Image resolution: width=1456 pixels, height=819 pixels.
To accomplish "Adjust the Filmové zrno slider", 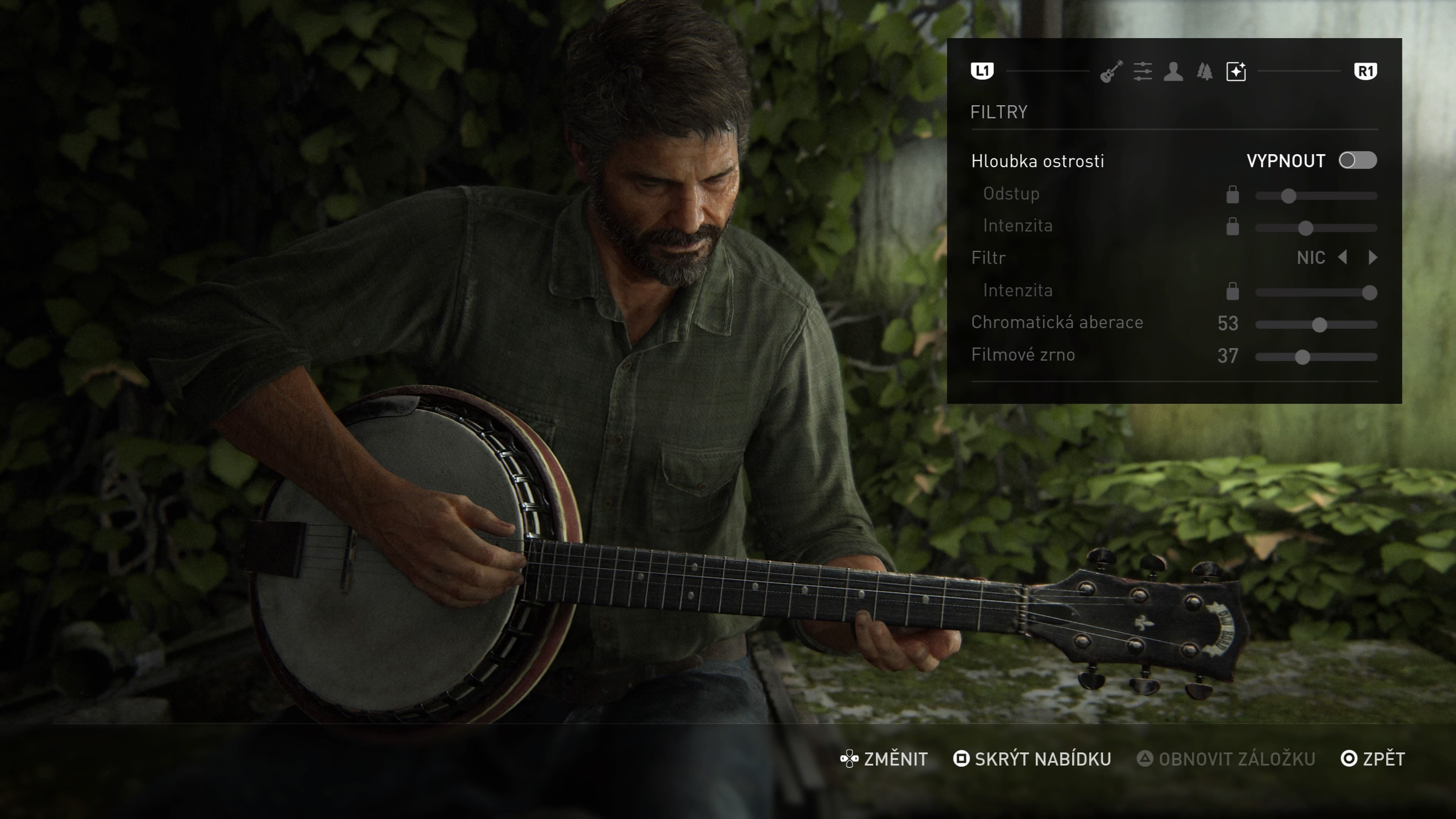I will tap(1302, 357).
